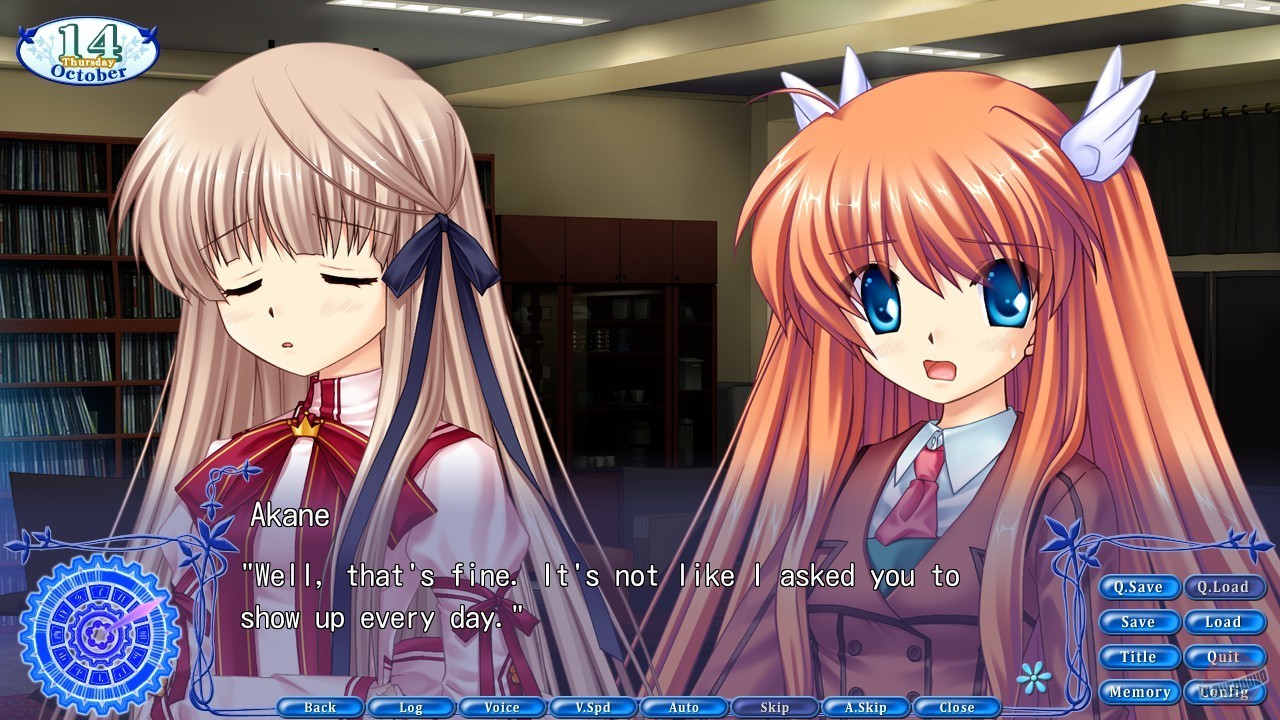
Task: Open the Config settings
Action: [1225, 692]
